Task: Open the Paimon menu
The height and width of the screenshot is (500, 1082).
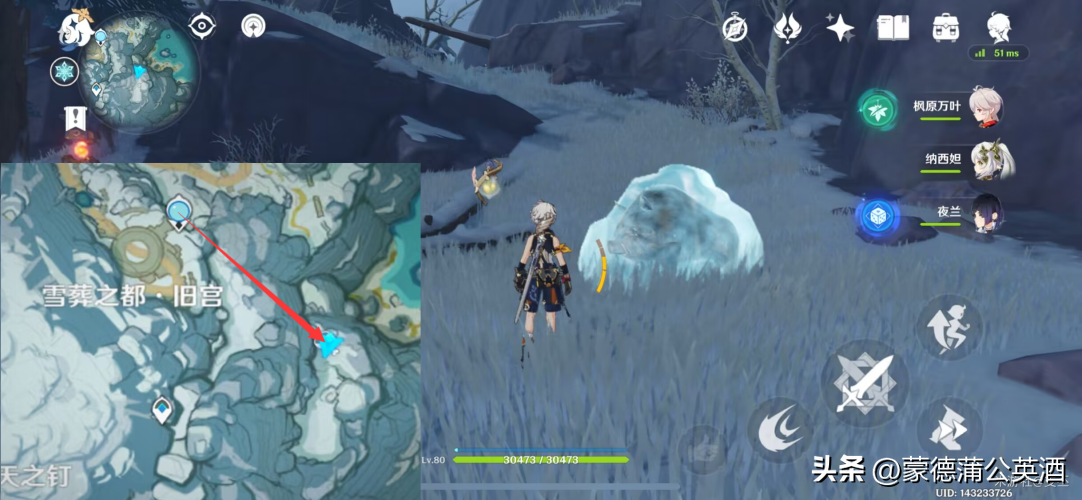Action: point(75,28)
